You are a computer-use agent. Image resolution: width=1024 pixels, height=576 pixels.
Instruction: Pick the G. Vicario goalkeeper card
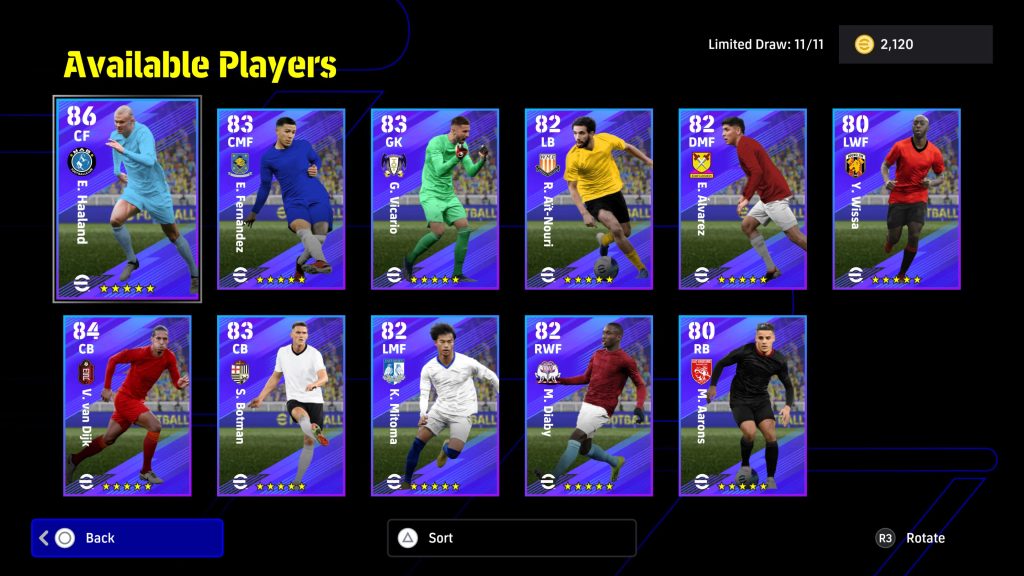click(435, 199)
